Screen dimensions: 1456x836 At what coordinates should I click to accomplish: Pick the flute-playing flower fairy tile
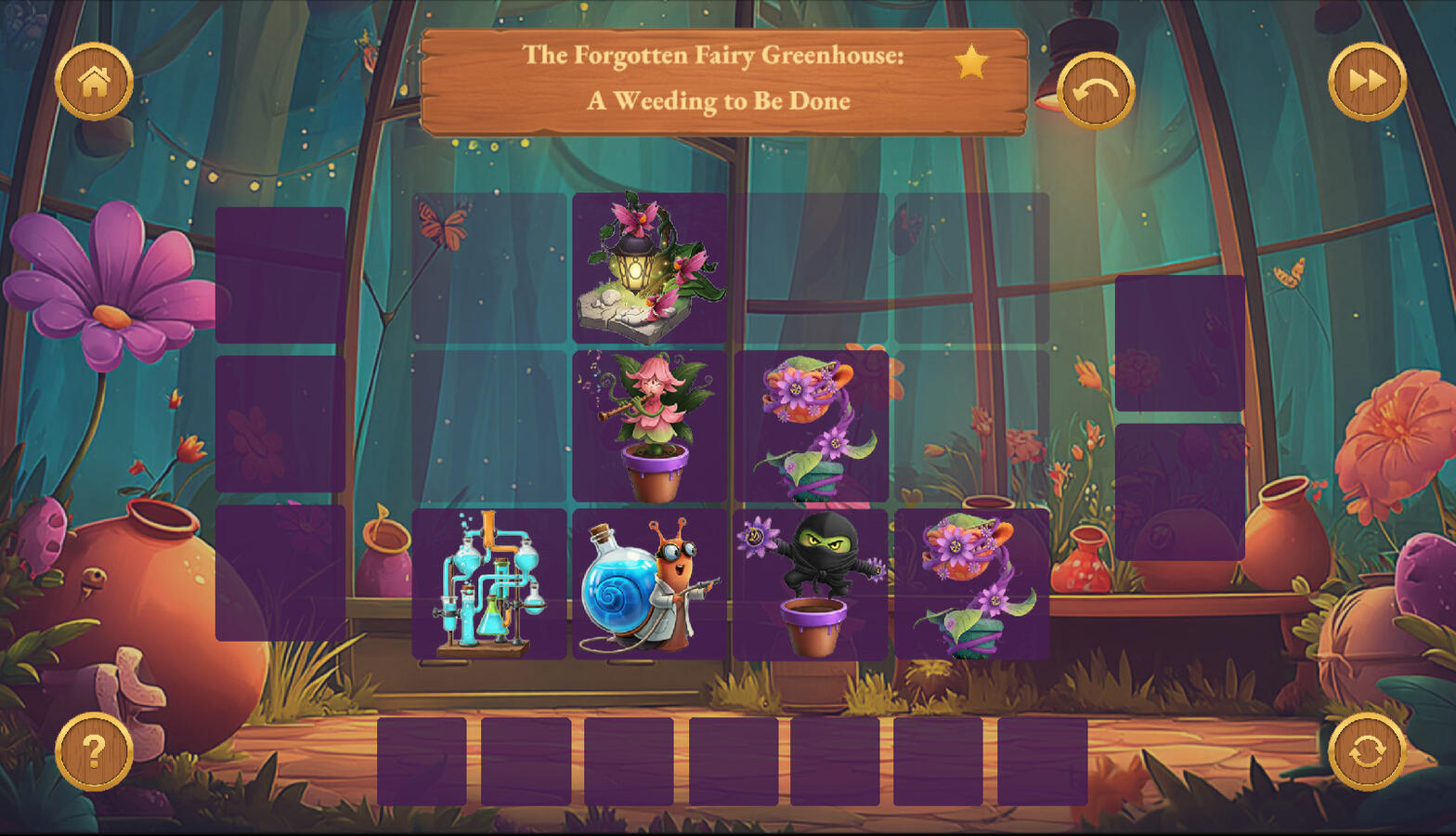[649, 426]
